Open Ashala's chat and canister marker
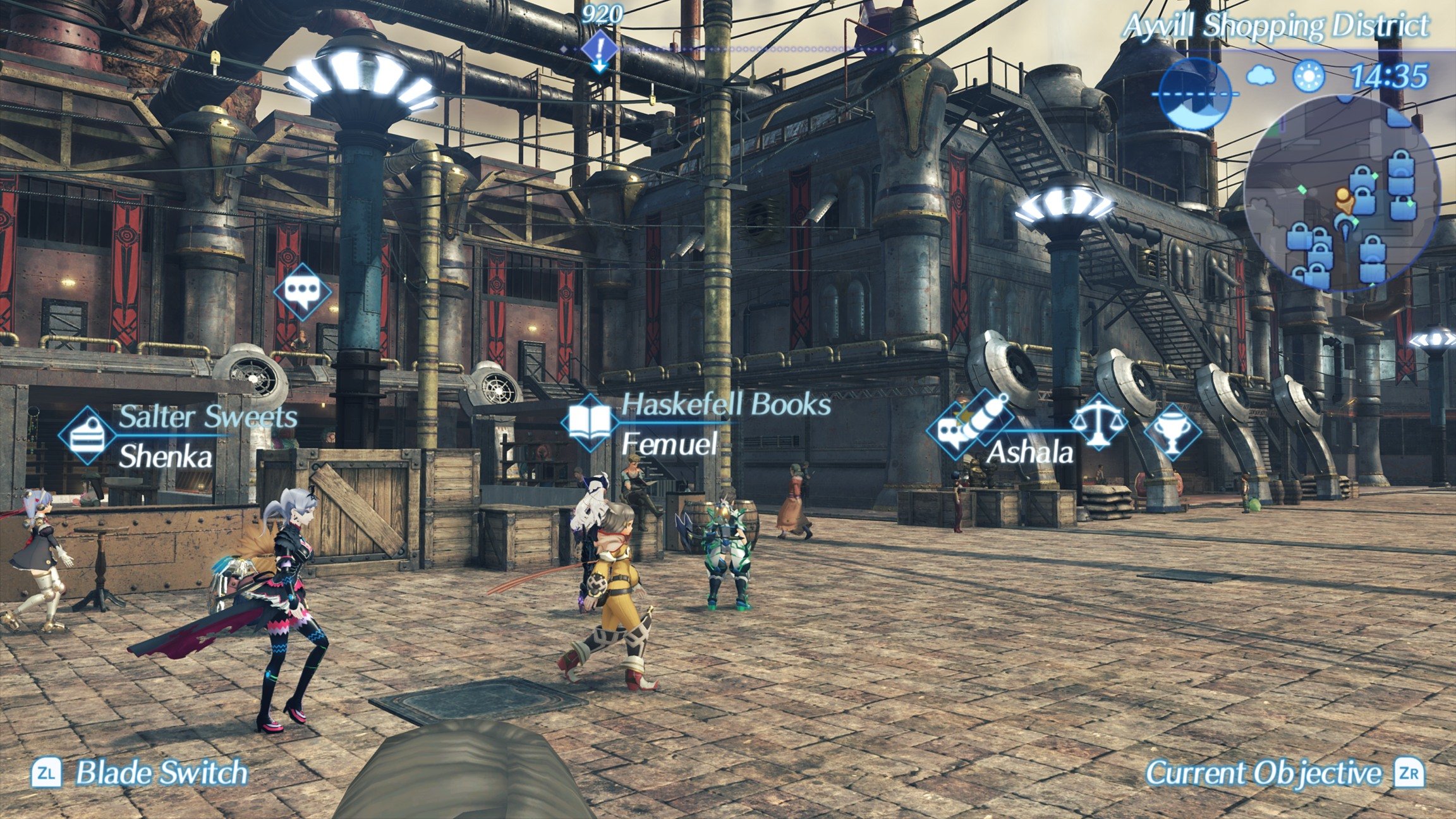Screen dimensions: 1456x819 click(969, 425)
